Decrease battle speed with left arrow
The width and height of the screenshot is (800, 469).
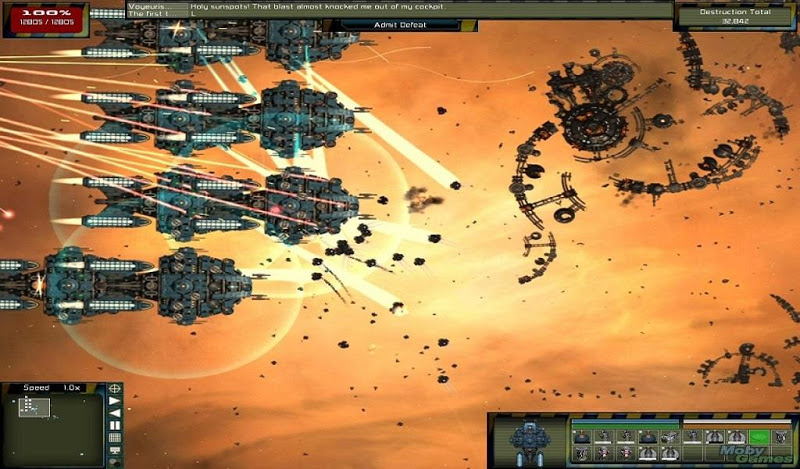(x=115, y=412)
